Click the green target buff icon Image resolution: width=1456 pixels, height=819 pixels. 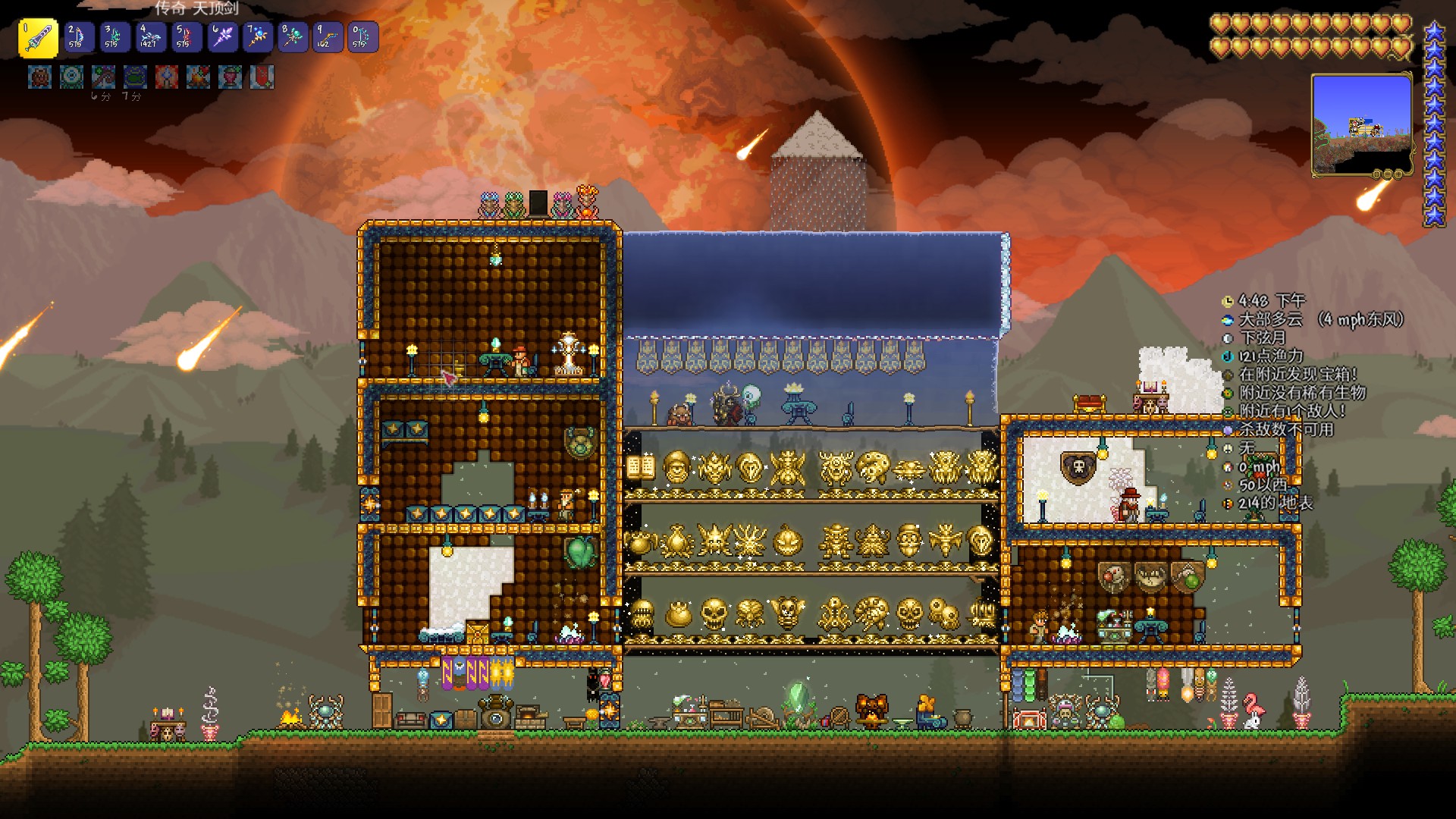coord(72,77)
